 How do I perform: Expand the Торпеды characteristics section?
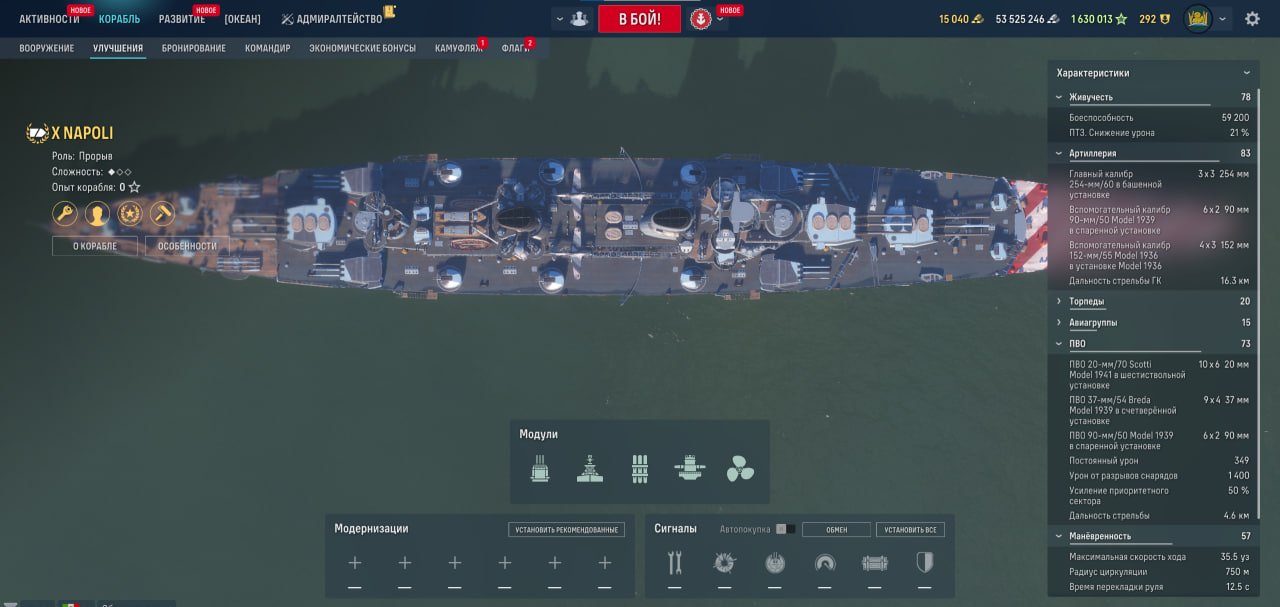click(x=1087, y=301)
